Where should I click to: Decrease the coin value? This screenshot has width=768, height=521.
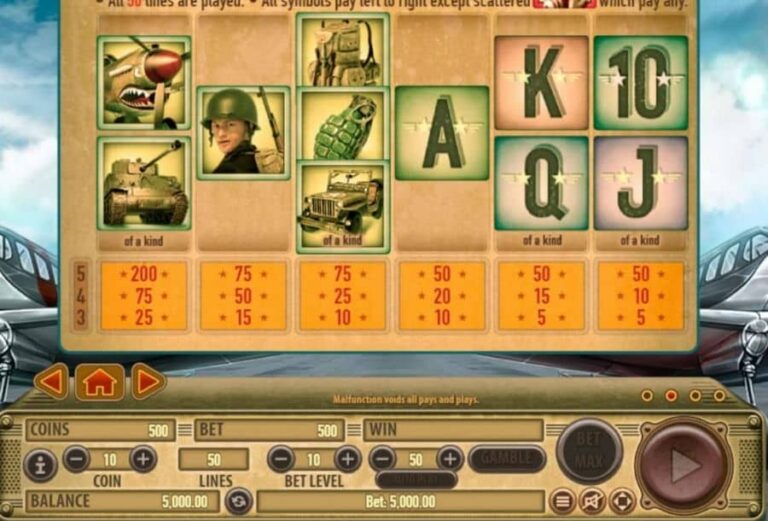click(77, 459)
